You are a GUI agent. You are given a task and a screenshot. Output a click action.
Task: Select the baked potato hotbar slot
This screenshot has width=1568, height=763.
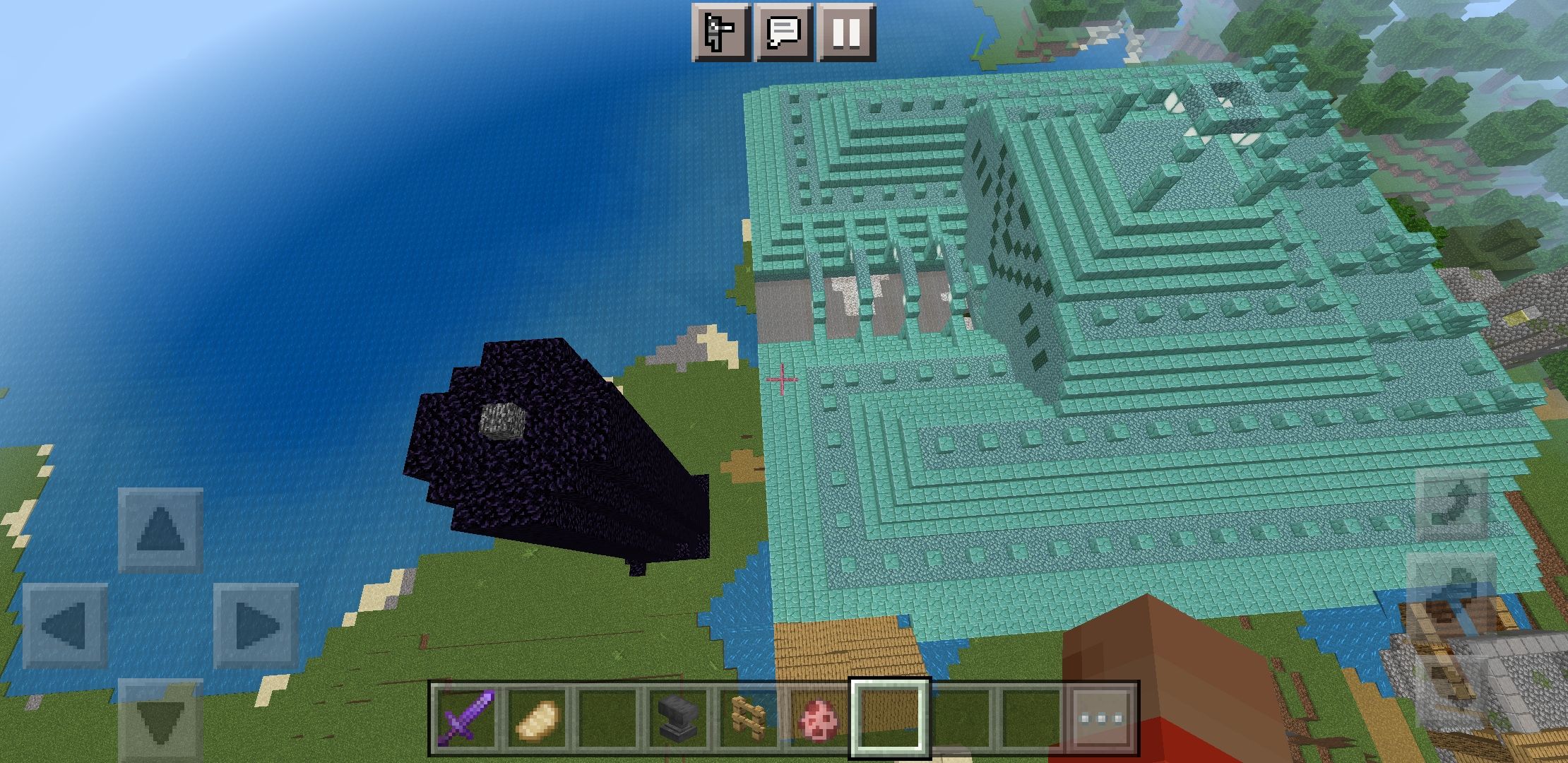[537, 718]
